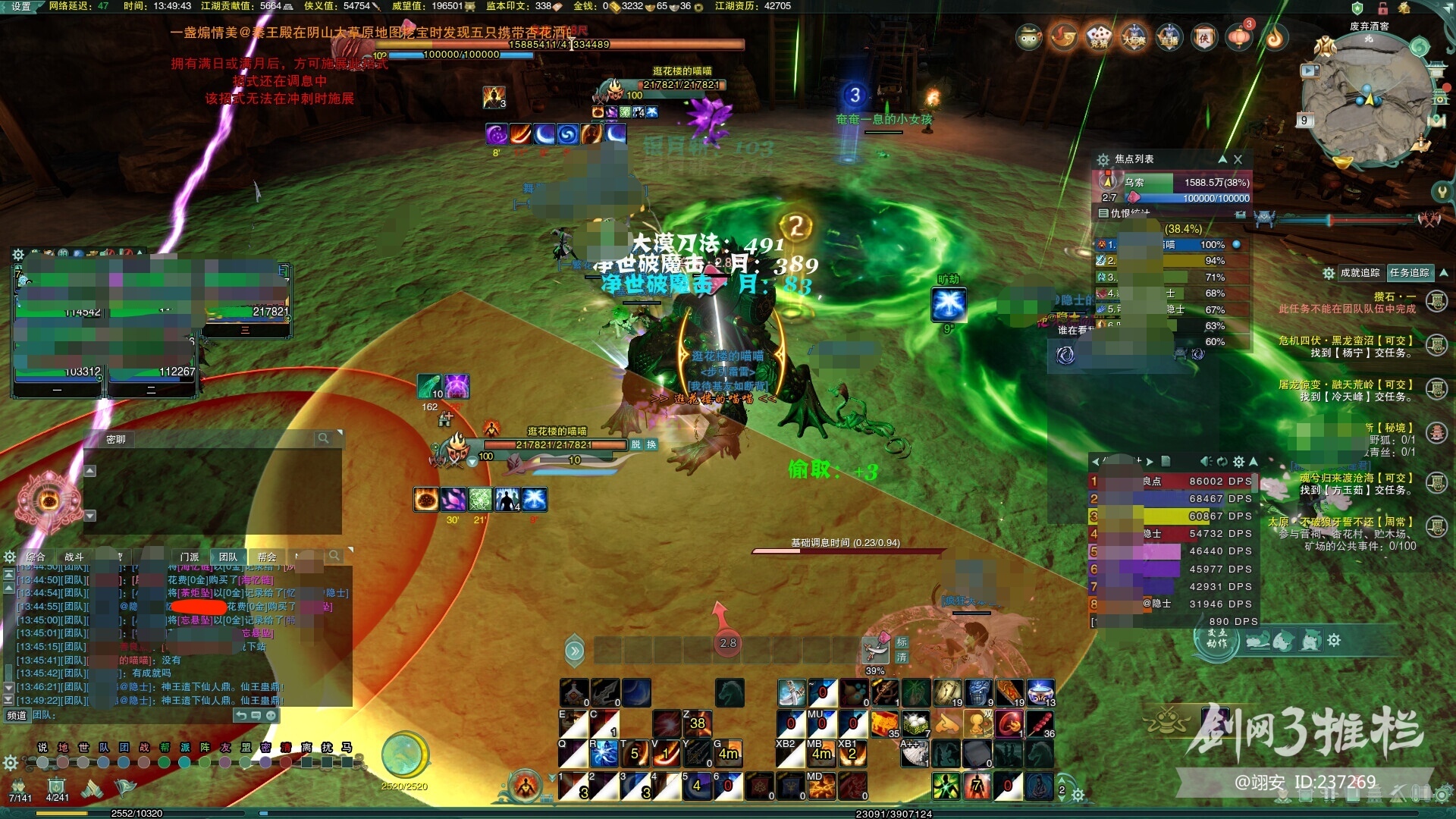This screenshot has height=819, width=1456.
Task: Open the calendar icon beside the minimap
Action: coord(1304,120)
